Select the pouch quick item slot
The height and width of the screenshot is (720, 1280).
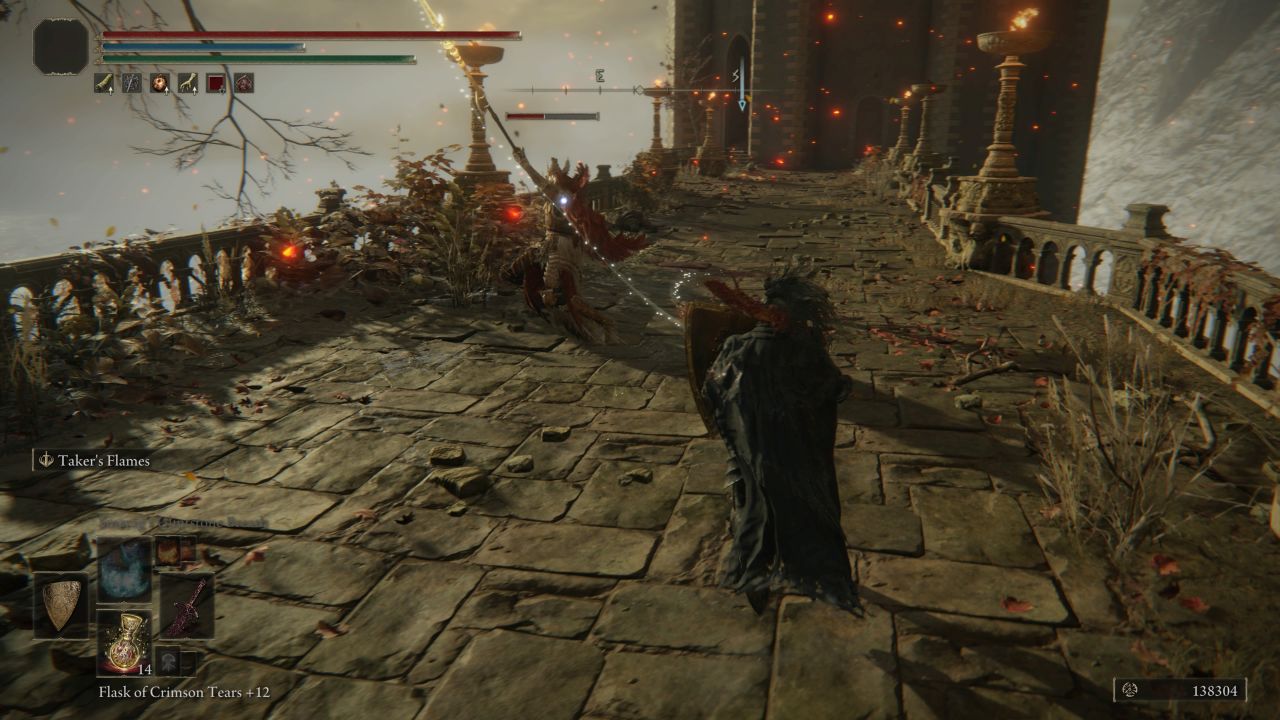167,660
